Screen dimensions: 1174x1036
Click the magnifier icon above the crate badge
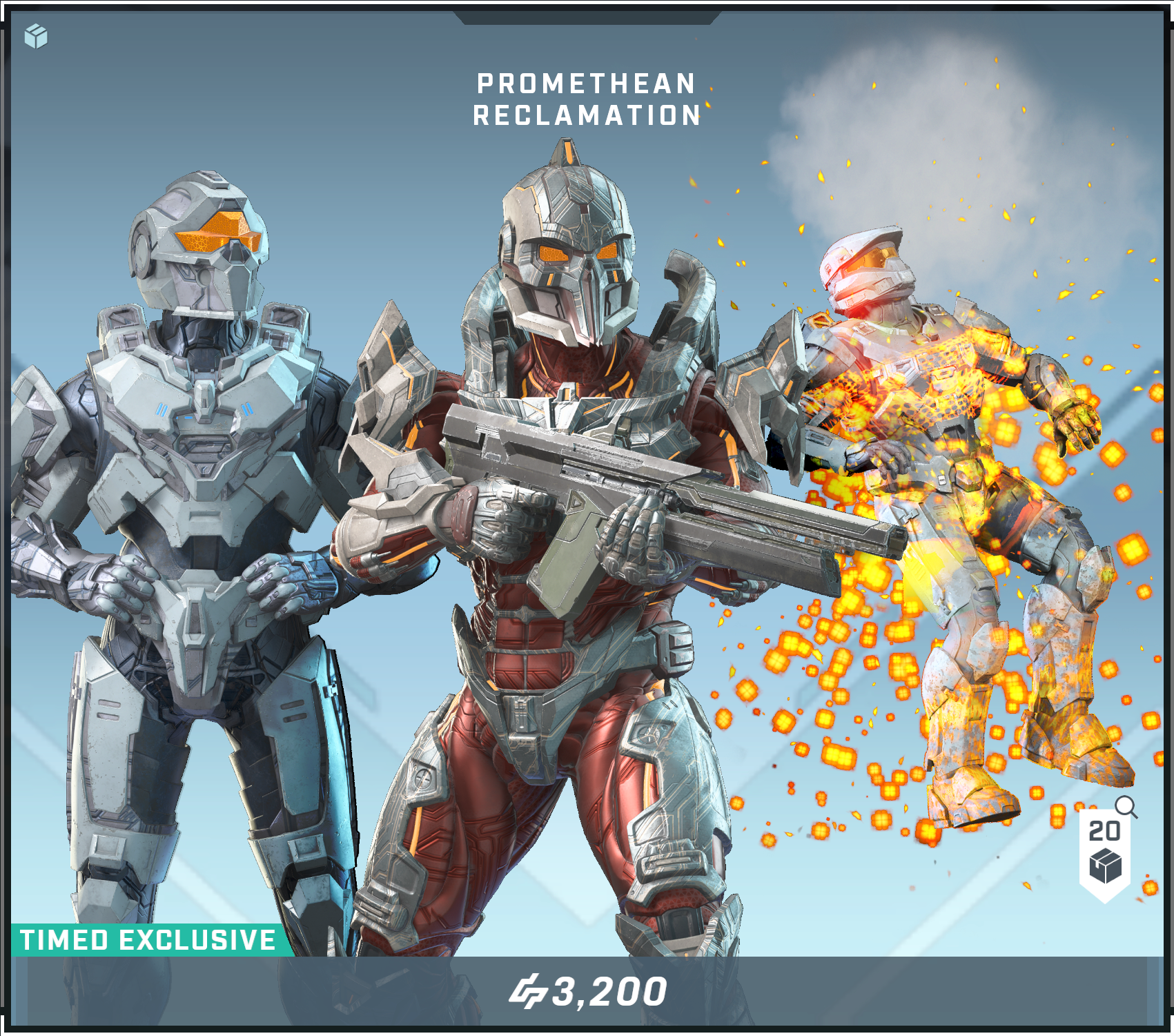point(1128,805)
